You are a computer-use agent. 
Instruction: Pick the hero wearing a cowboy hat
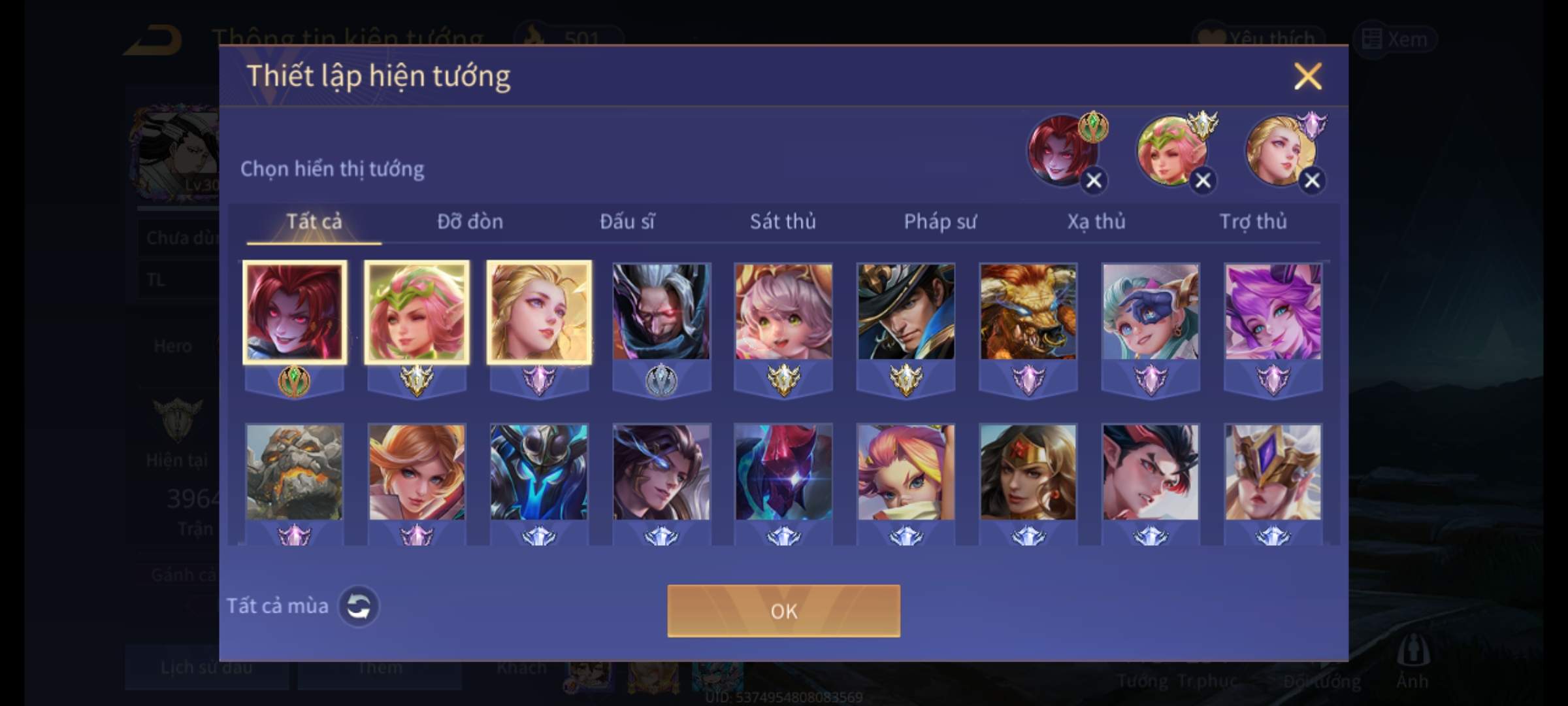[x=906, y=312]
